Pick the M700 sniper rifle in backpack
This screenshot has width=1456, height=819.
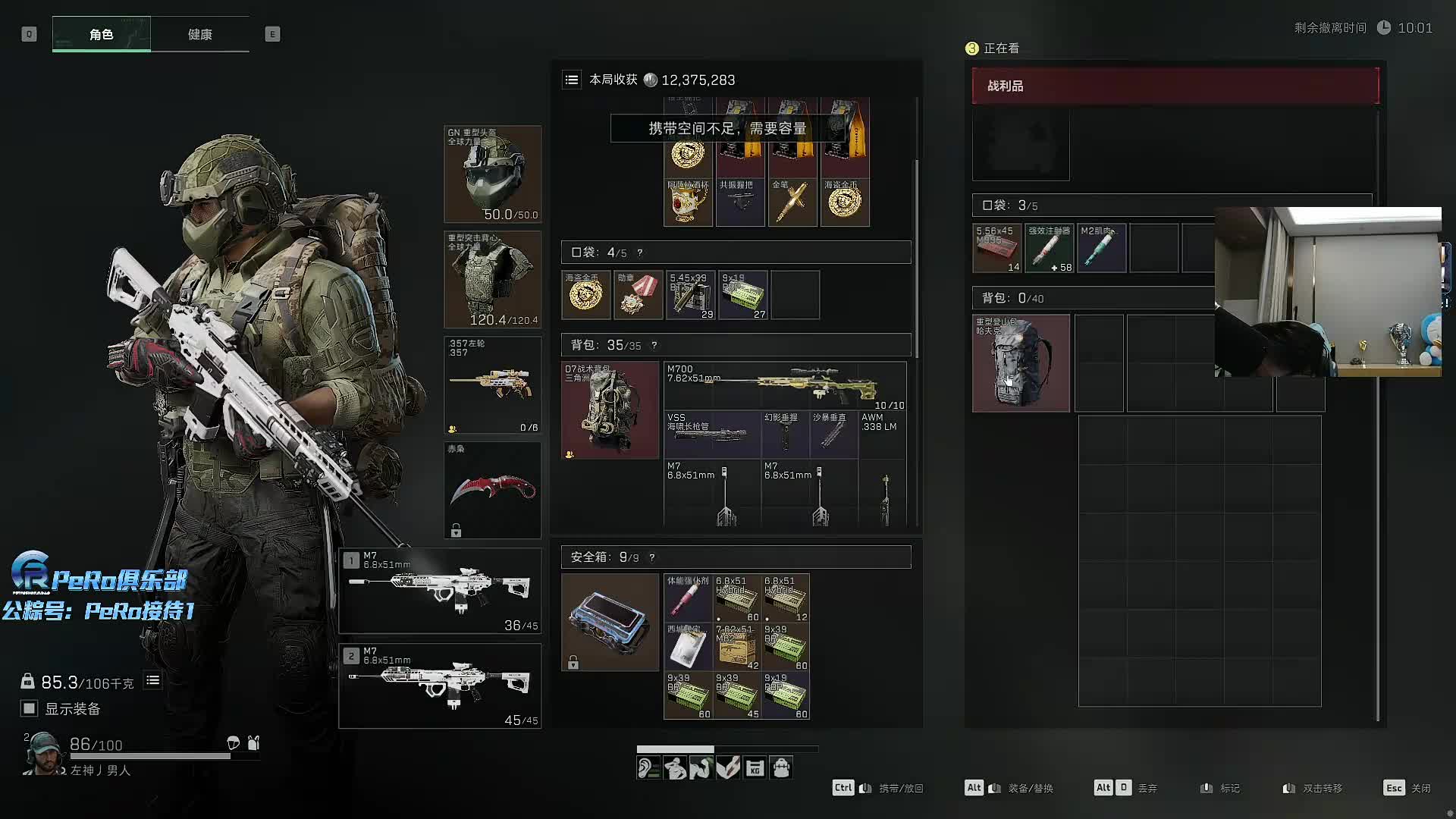point(785,385)
